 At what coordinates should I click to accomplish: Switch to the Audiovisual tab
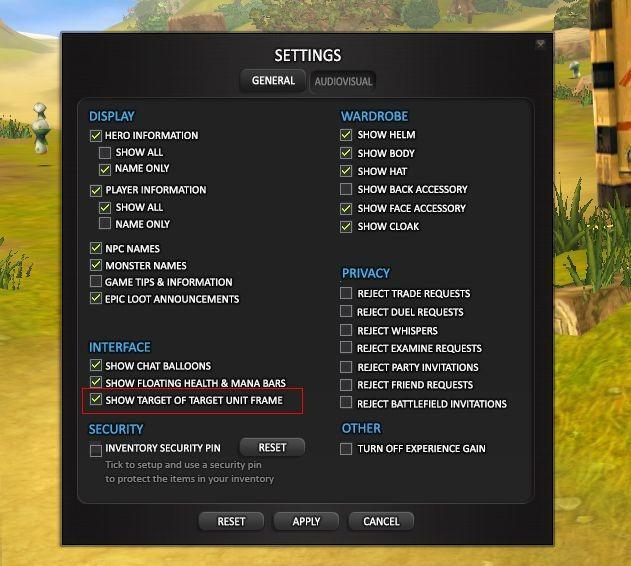(343, 81)
